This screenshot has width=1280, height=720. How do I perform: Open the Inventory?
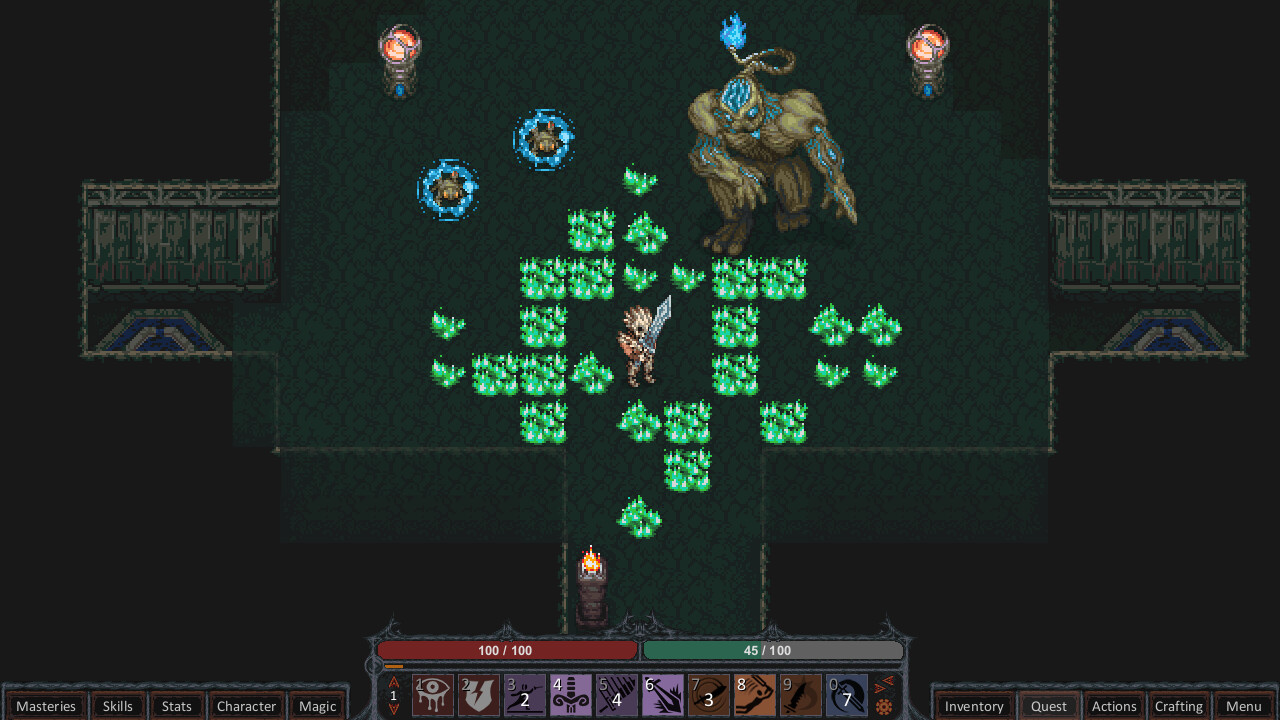coord(974,706)
